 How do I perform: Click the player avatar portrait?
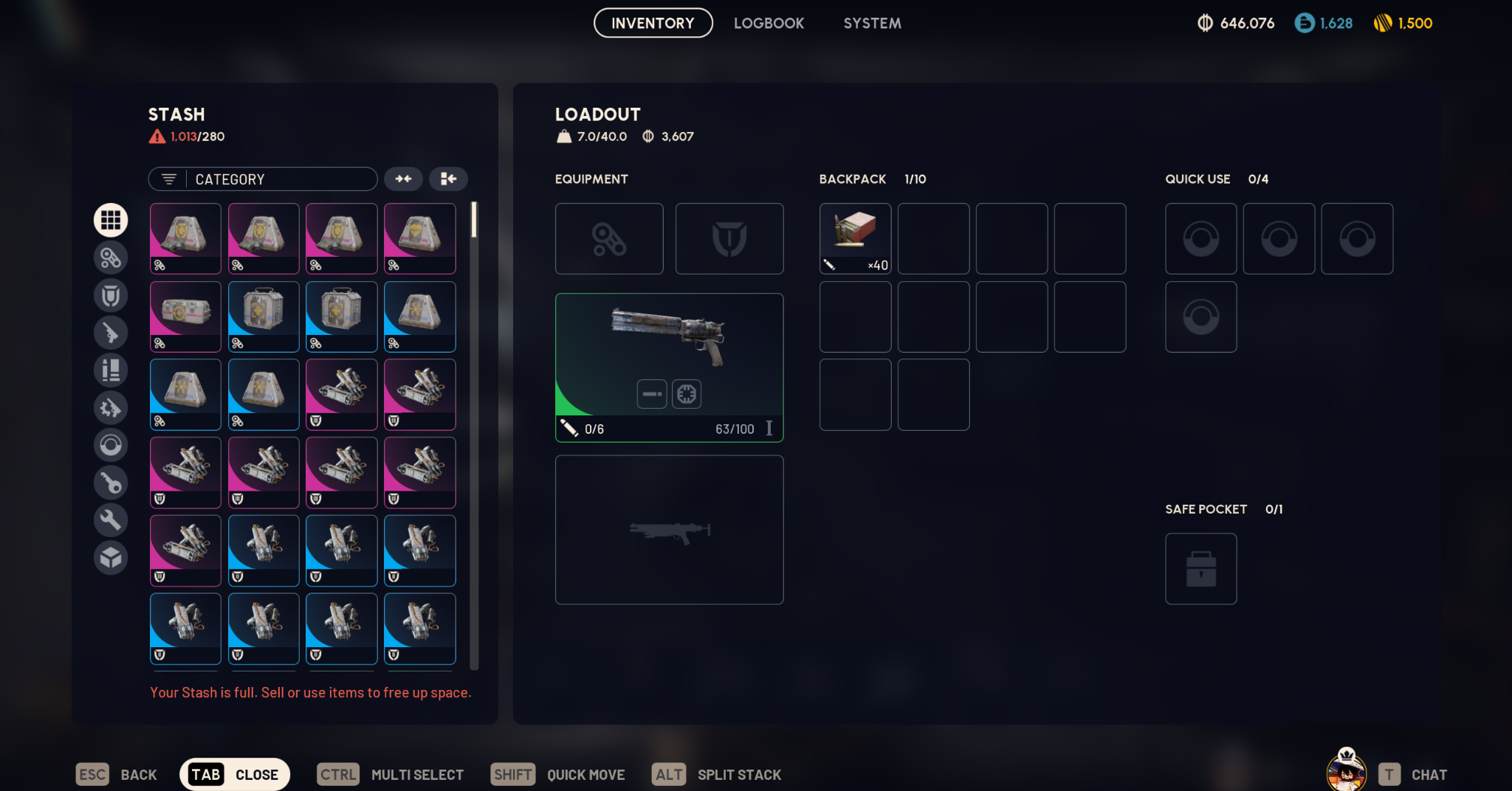tap(1346, 772)
